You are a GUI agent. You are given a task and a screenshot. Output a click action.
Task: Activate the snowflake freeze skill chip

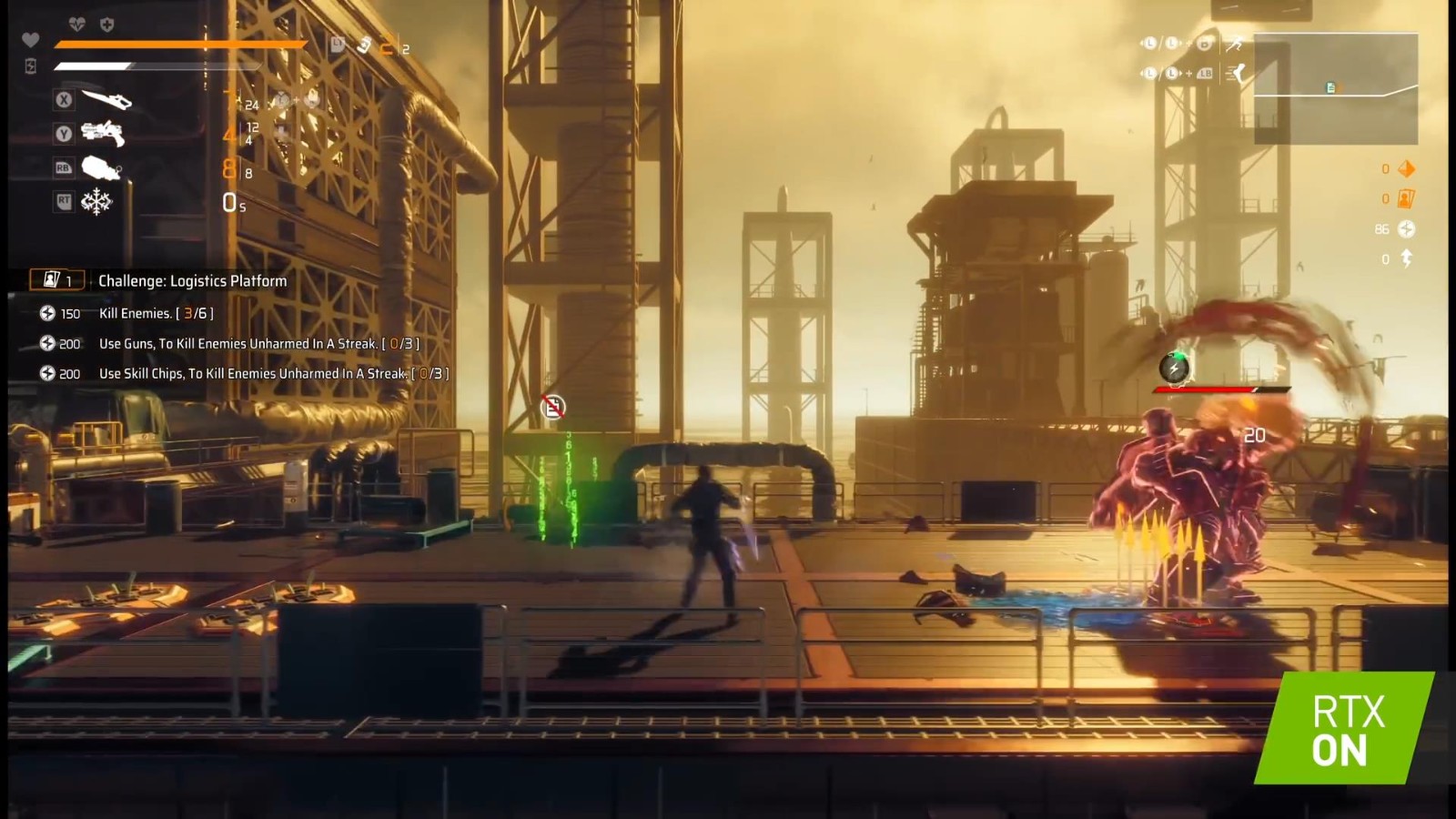[96, 201]
